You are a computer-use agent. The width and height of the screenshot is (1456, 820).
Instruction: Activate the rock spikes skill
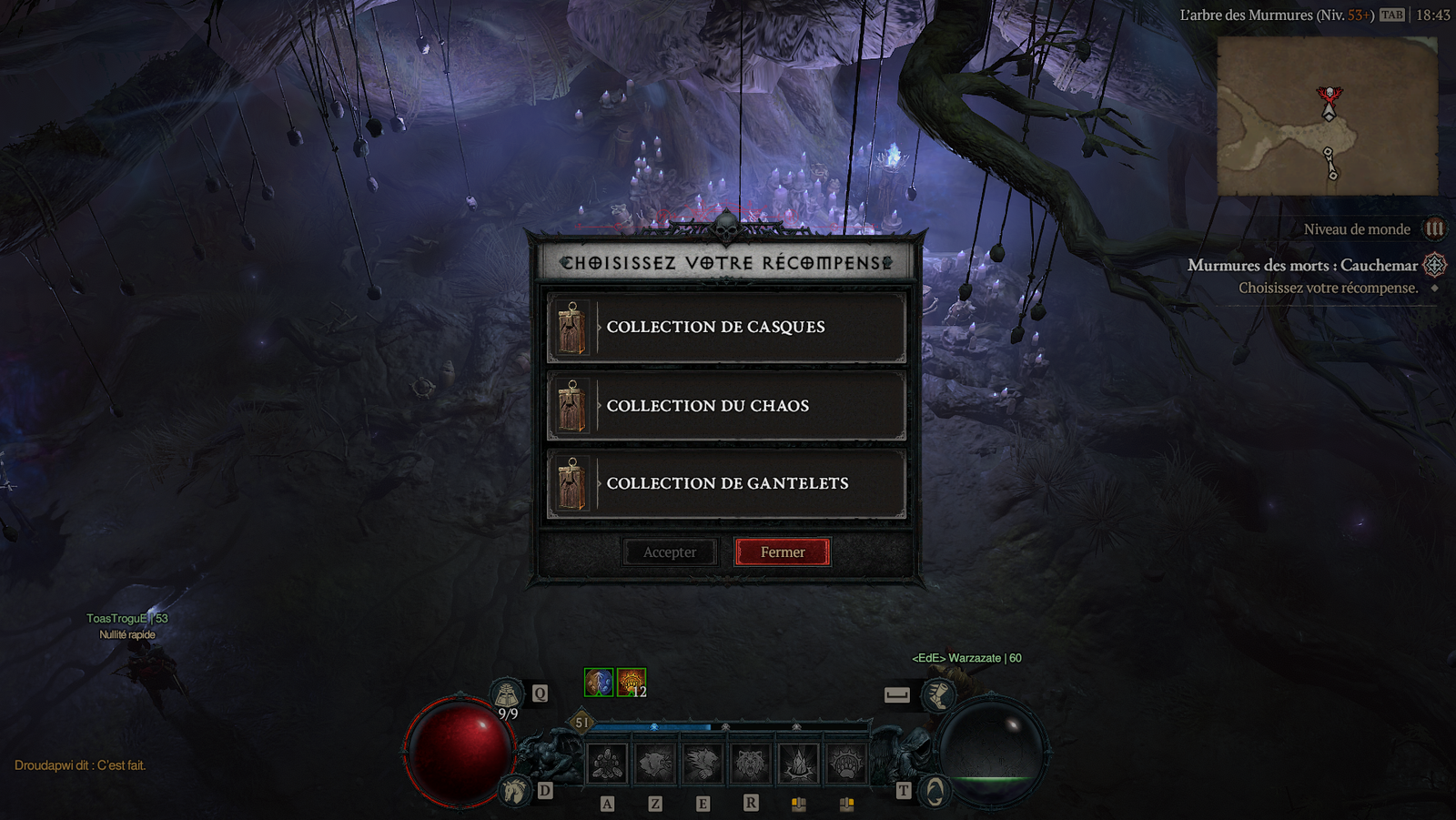(x=799, y=764)
